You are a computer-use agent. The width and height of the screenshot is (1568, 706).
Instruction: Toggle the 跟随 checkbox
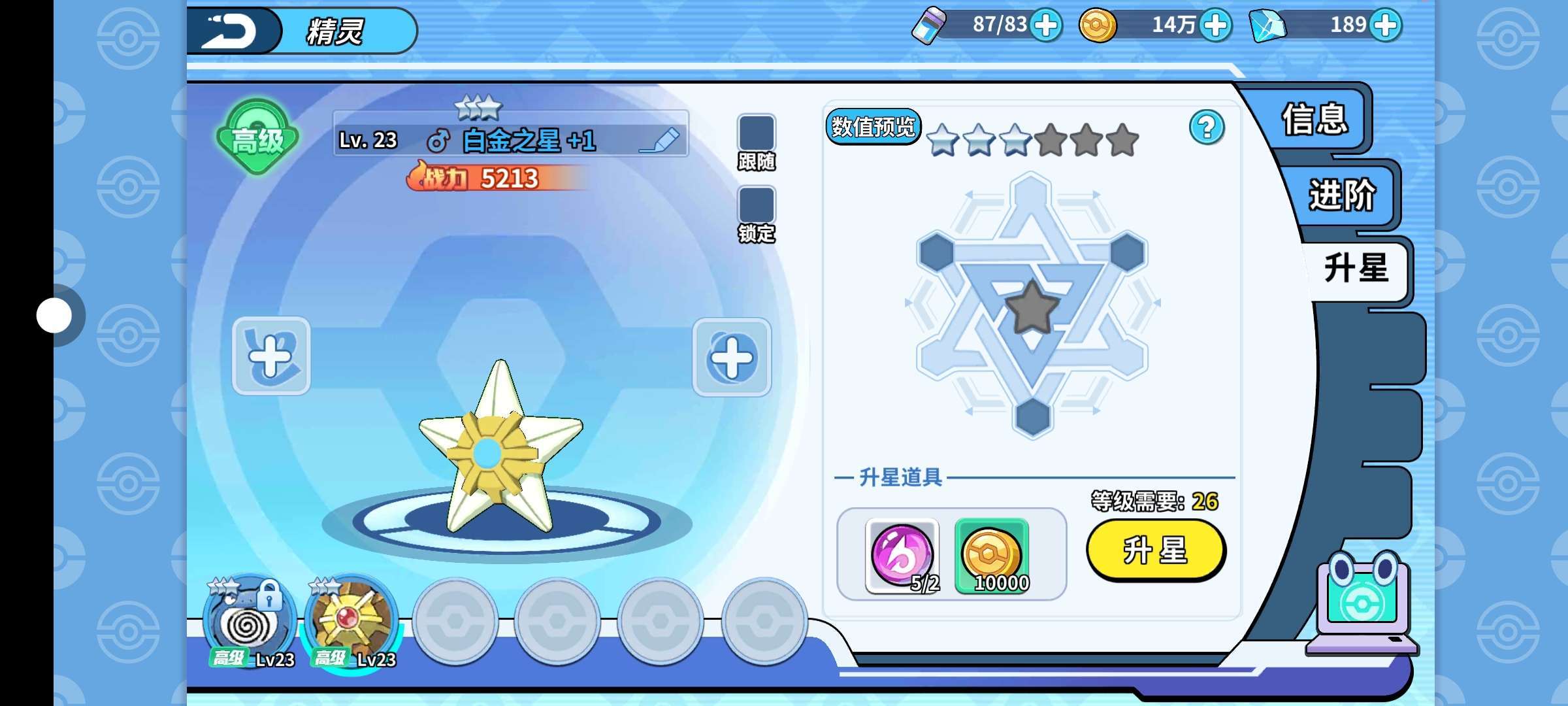pyautogui.click(x=756, y=133)
